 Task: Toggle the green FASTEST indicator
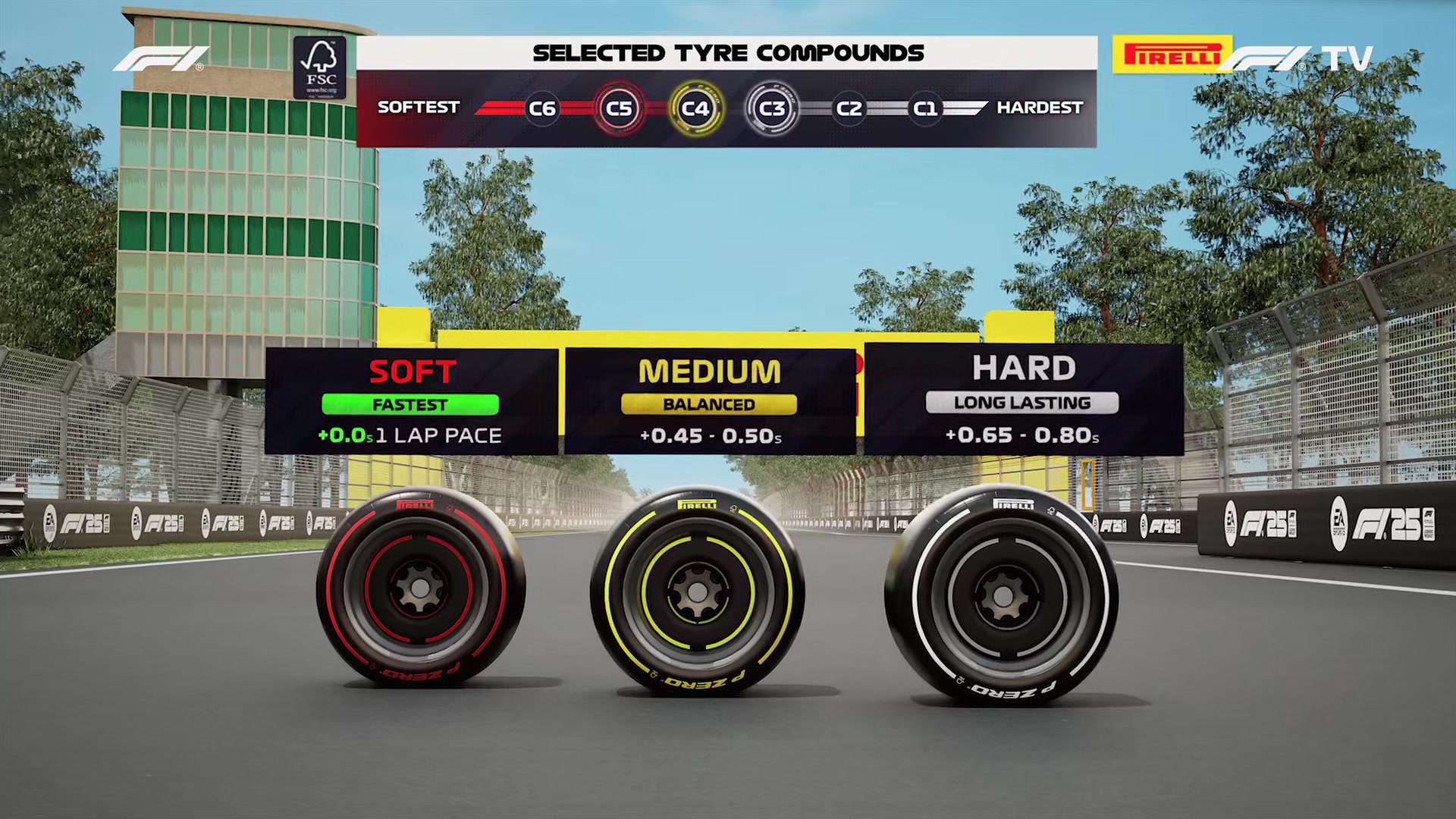coord(410,404)
